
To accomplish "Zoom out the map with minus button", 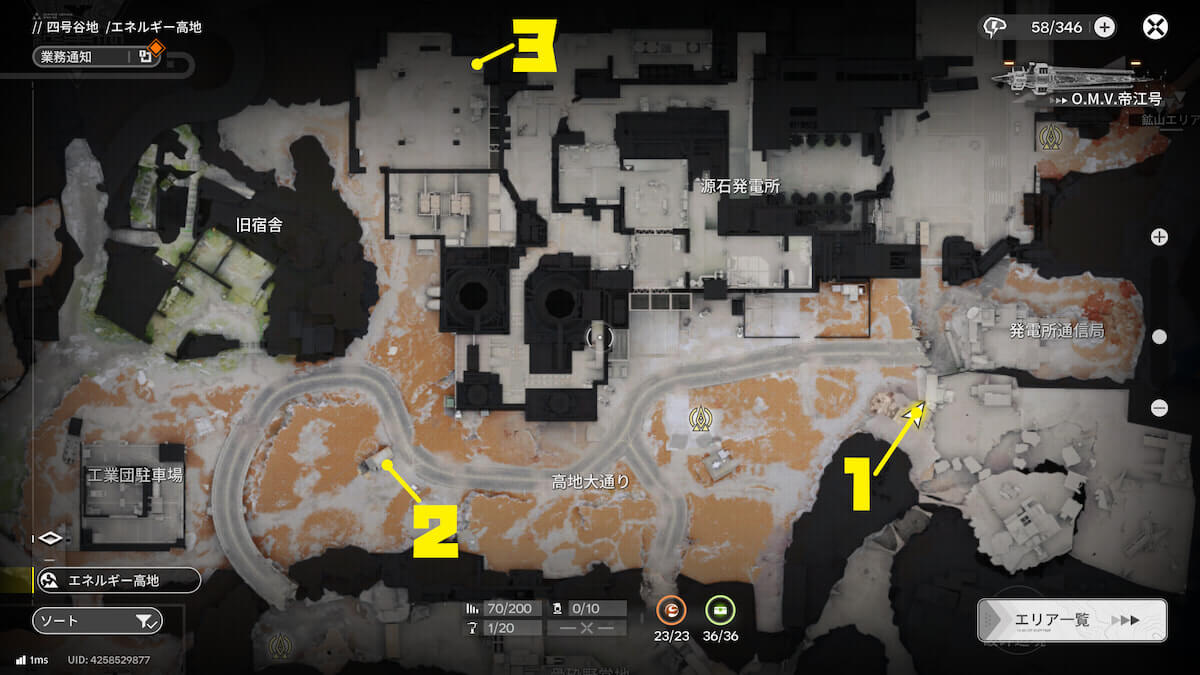I will pos(1159,407).
